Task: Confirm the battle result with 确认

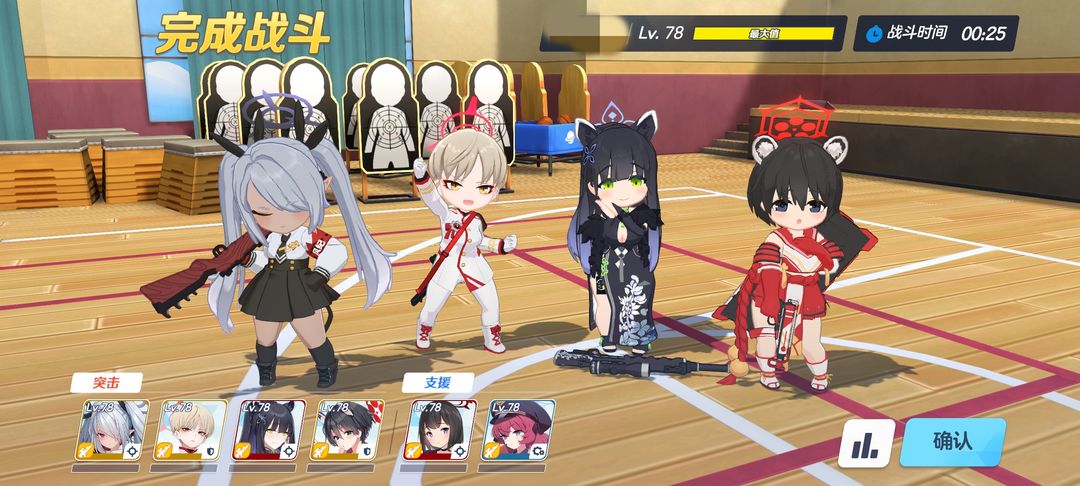Action: pos(951,442)
